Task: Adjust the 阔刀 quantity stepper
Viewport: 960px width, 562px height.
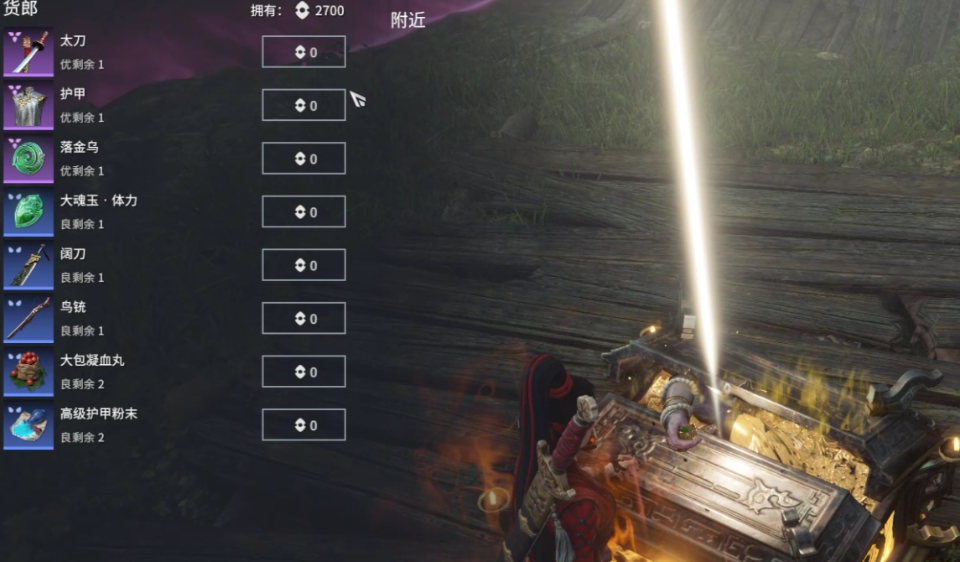Action: point(303,265)
